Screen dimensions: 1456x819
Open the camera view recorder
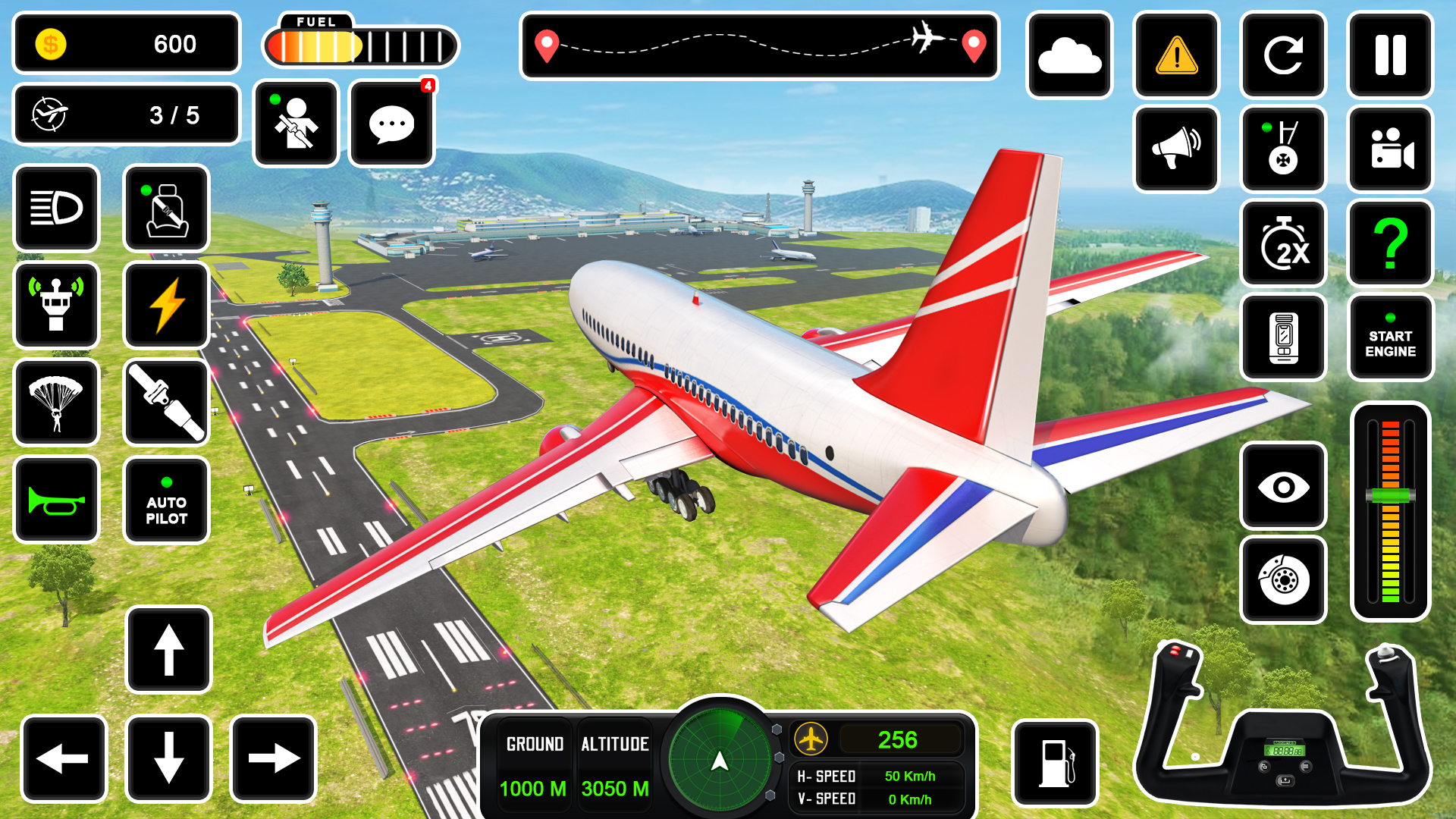(x=1390, y=148)
